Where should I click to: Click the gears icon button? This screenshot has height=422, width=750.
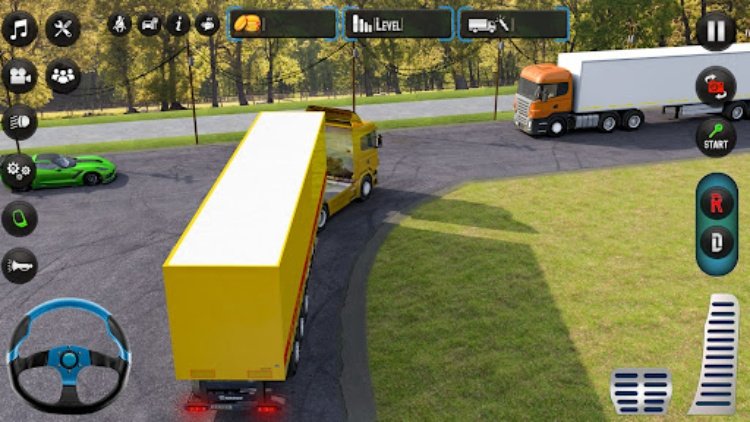19,170
